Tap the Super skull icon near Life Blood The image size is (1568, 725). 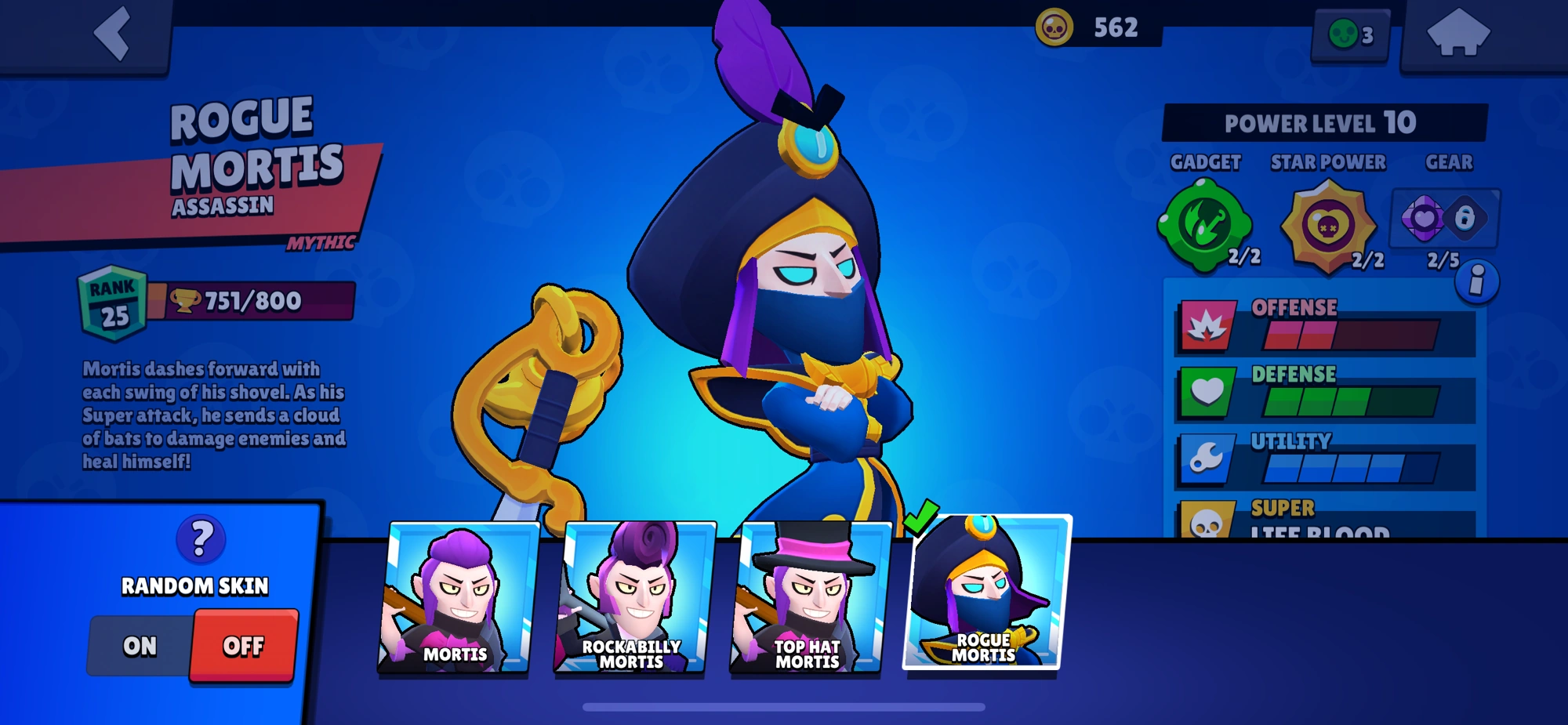[1207, 521]
